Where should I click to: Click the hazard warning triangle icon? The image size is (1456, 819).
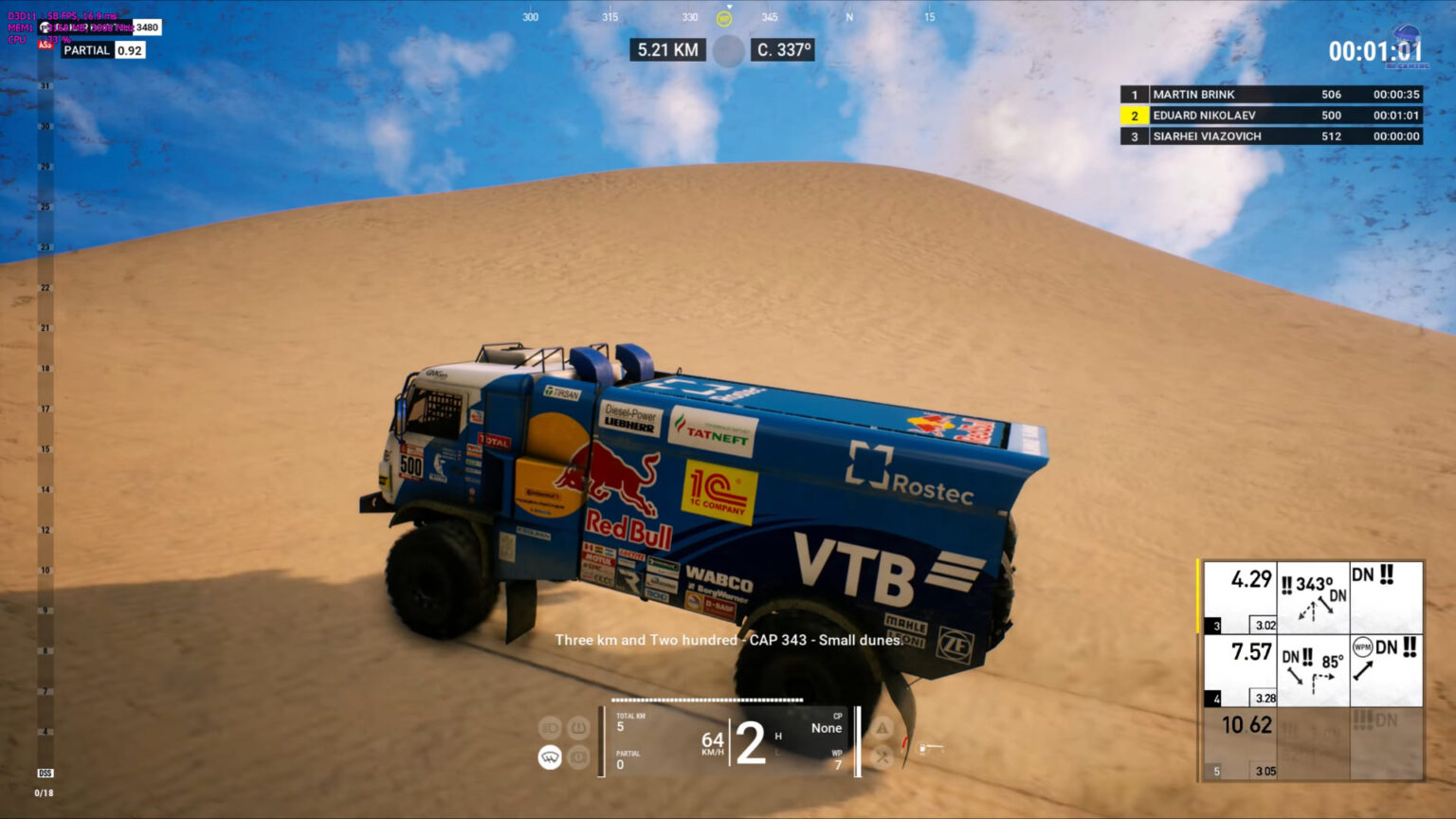(883, 727)
